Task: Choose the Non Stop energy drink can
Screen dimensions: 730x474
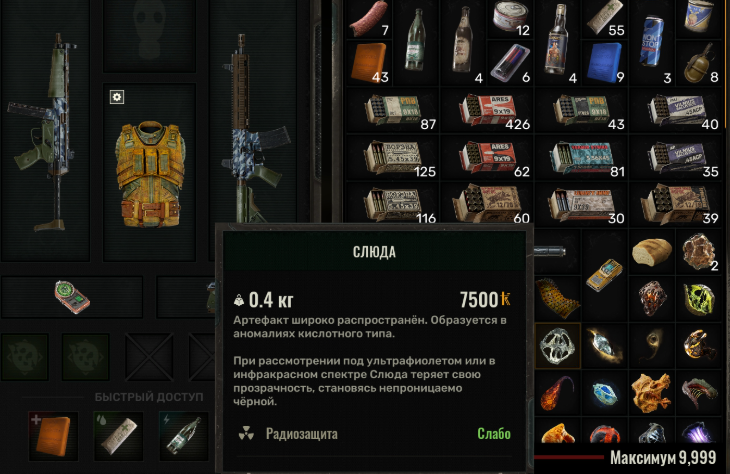Action: [651, 40]
